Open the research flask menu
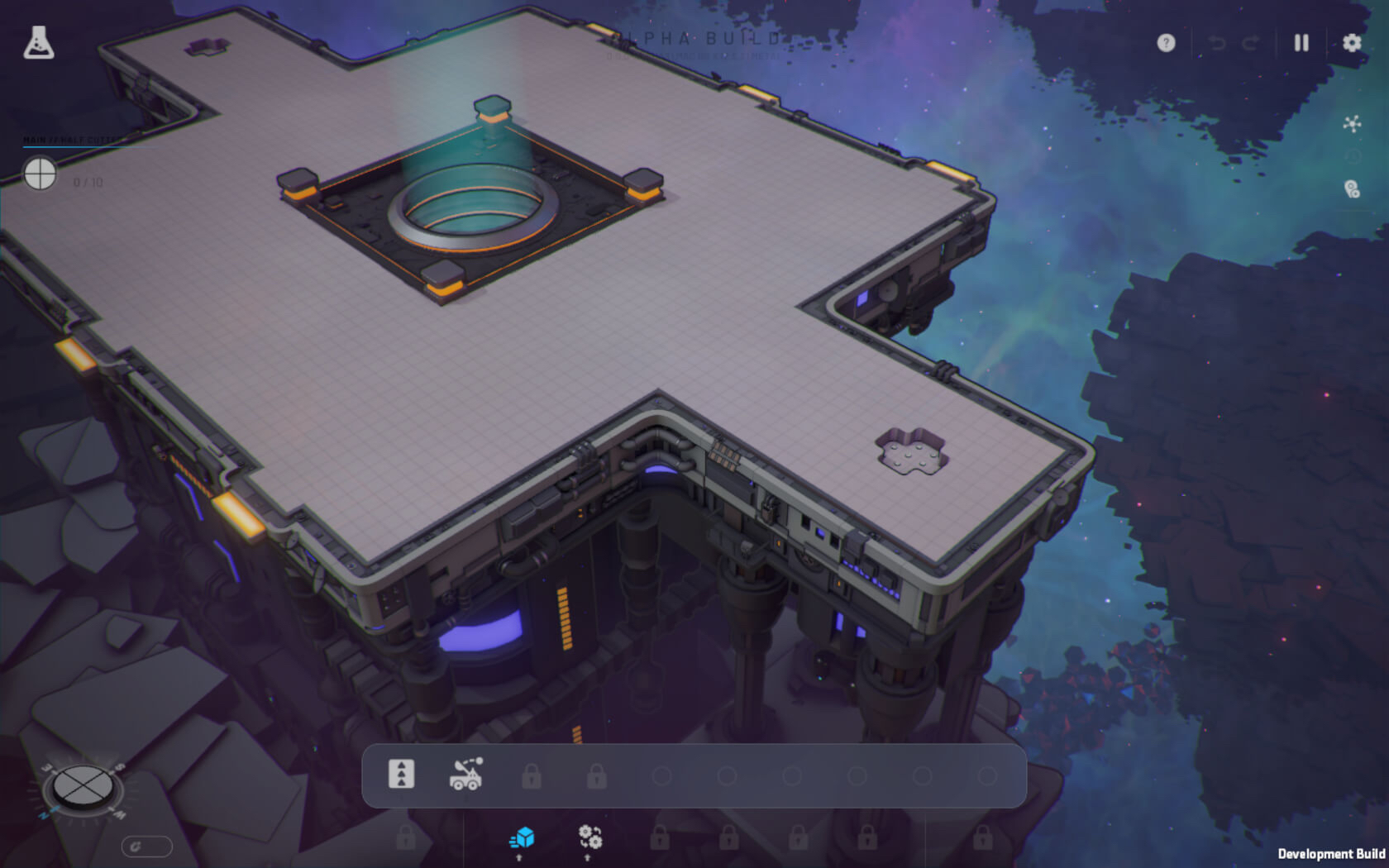The height and width of the screenshot is (868, 1389). pyautogui.click(x=38, y=42)
